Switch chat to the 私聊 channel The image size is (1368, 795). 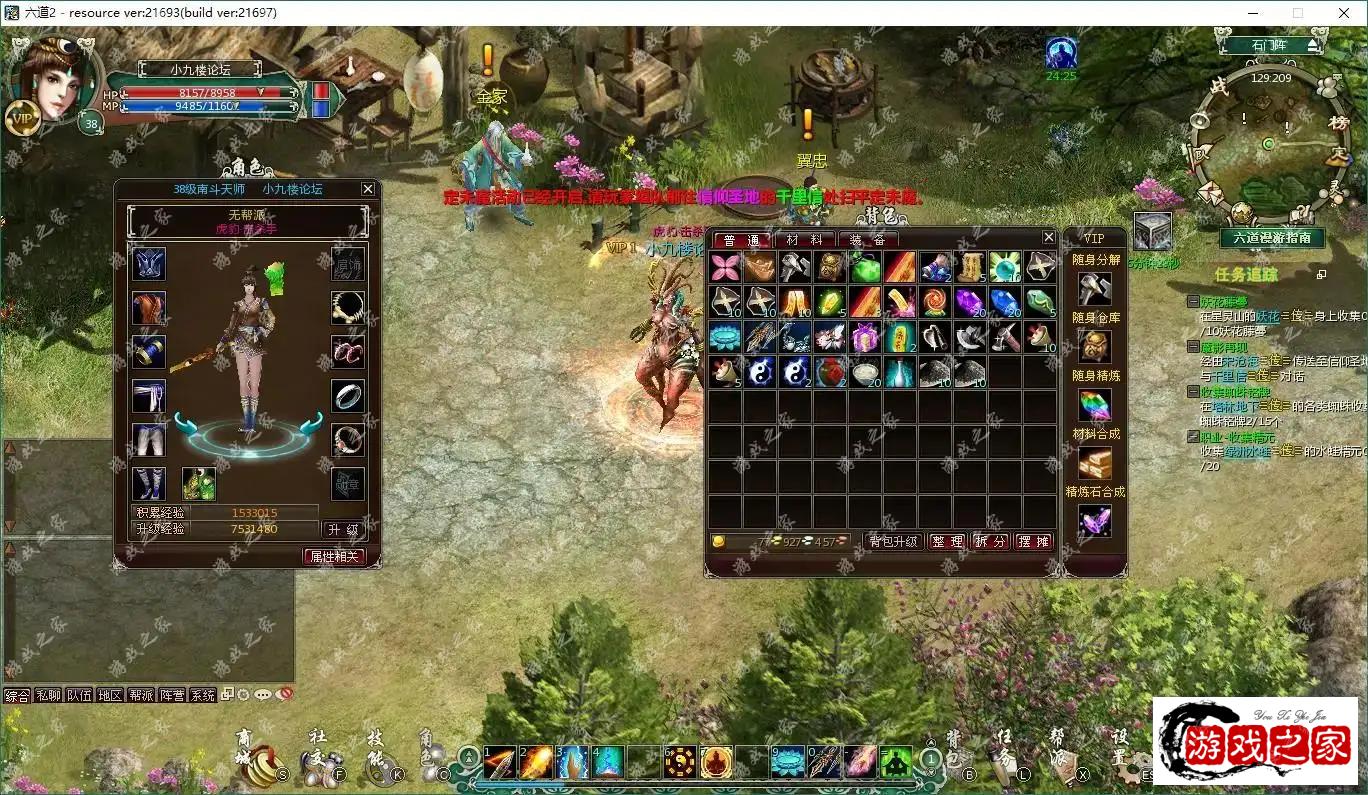48,695
